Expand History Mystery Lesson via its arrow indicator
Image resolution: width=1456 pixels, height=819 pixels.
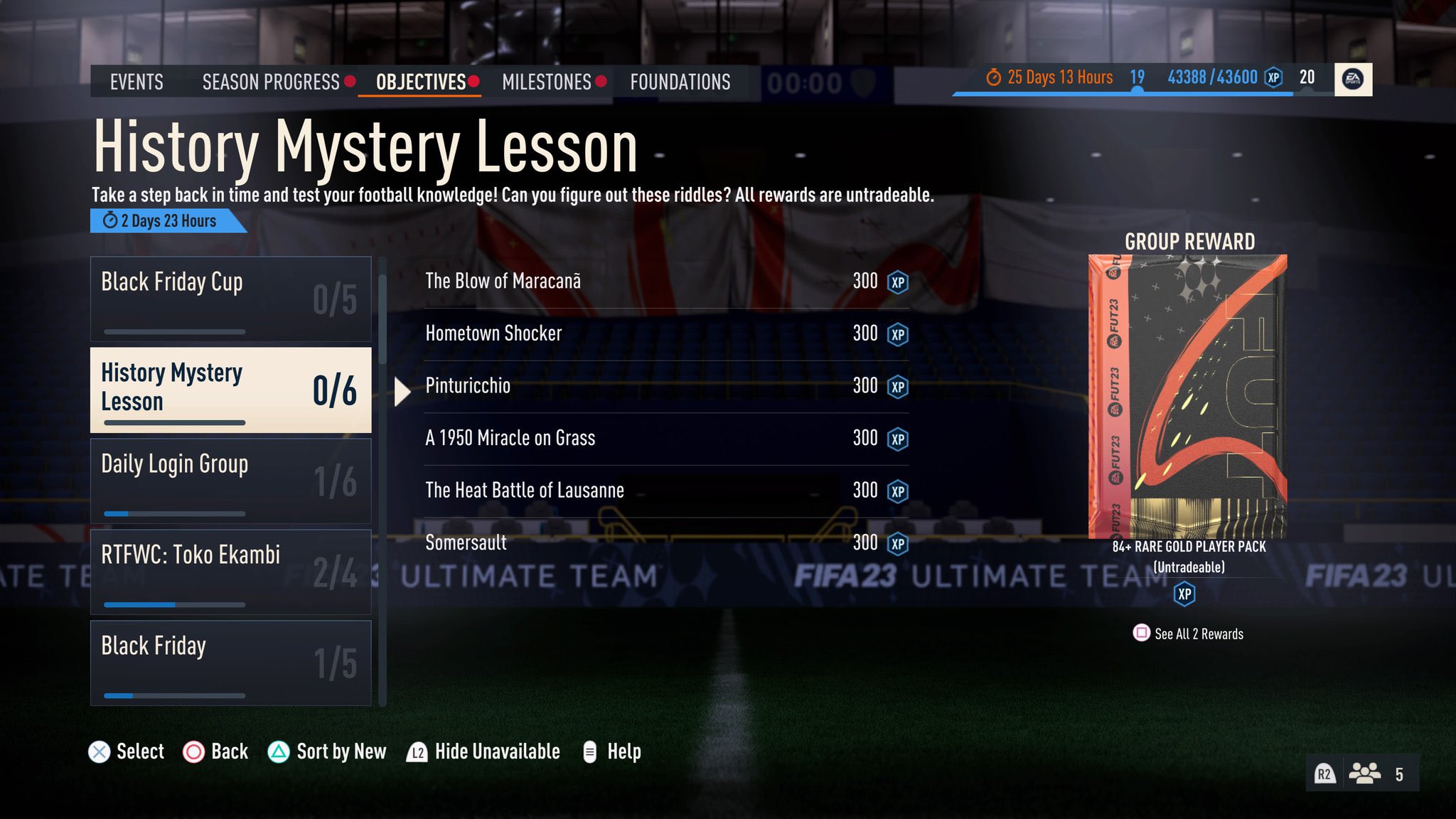[x=402, y=390]
